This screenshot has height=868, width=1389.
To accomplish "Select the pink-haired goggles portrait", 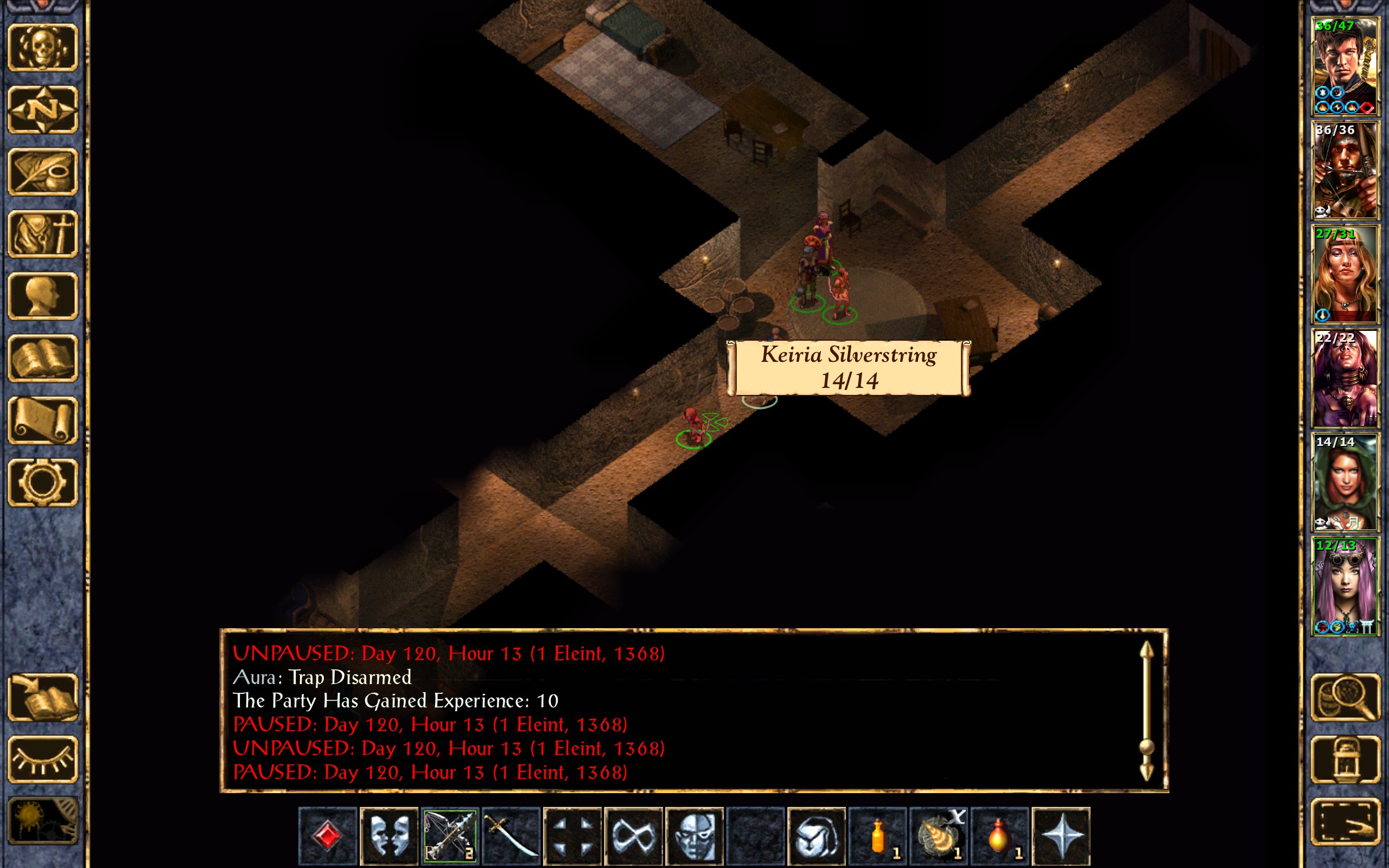I will 1345,586.
